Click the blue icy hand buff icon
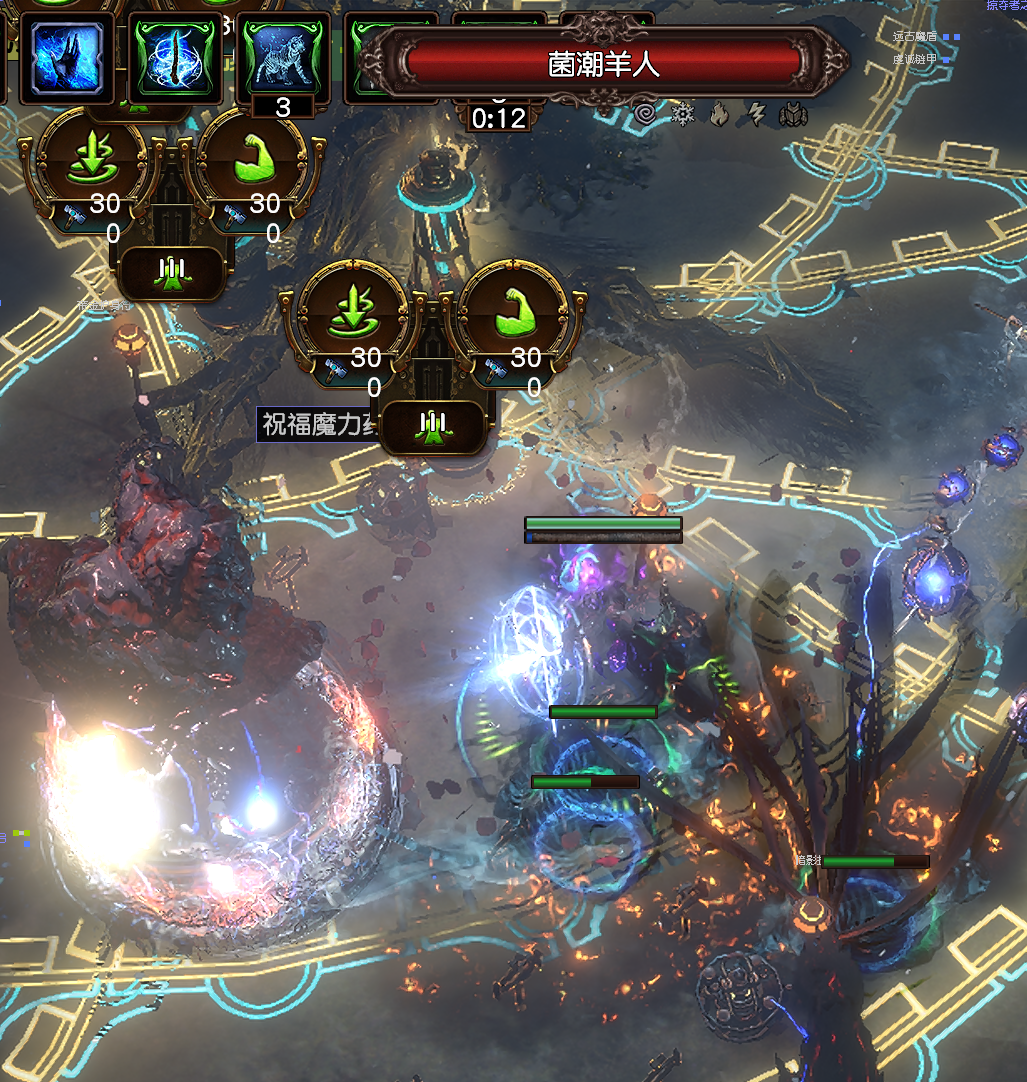The image size is (1027, 1082). (x=67, y=57)
